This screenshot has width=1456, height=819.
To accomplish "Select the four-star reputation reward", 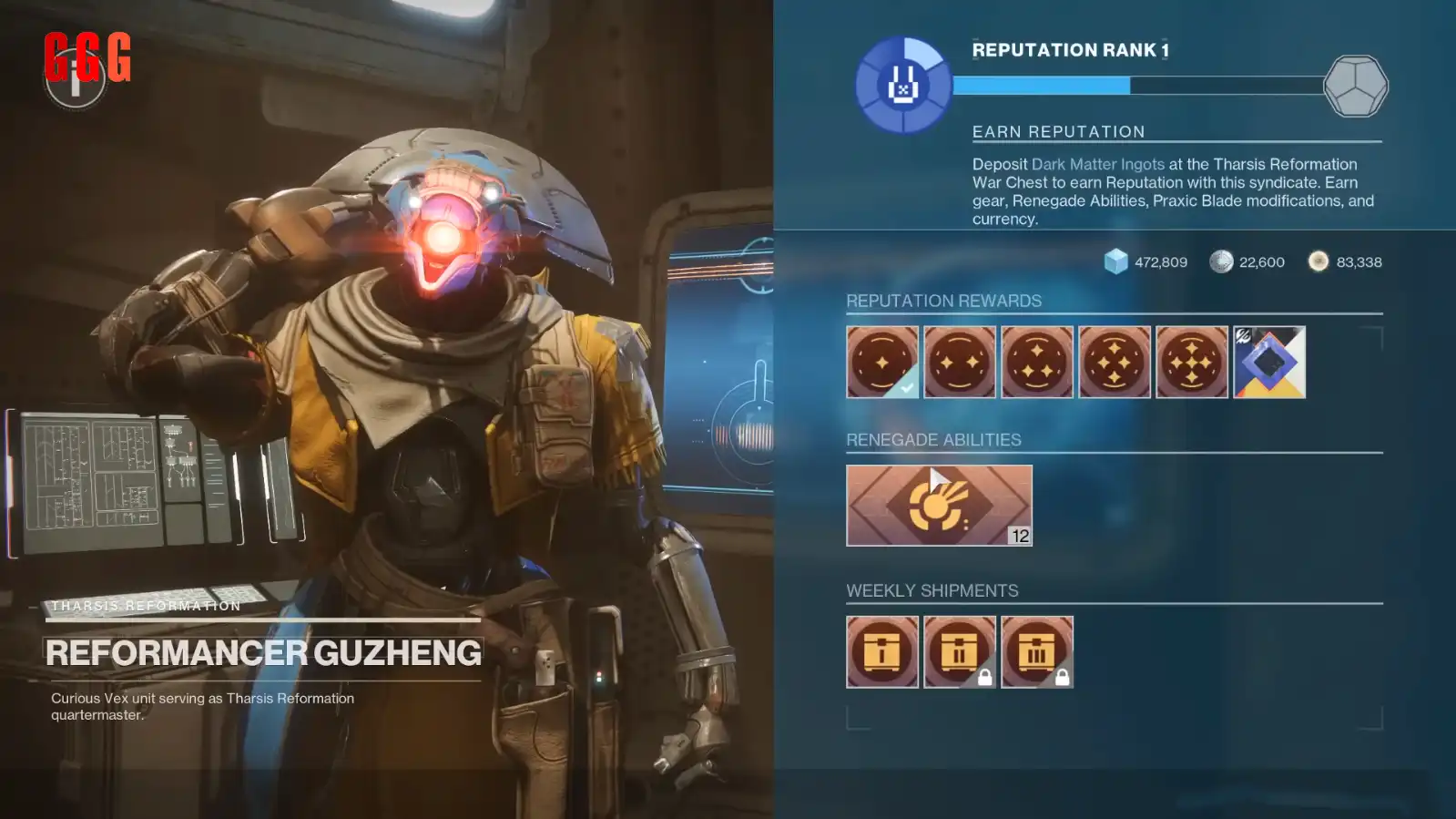I will pos(1114,362).
